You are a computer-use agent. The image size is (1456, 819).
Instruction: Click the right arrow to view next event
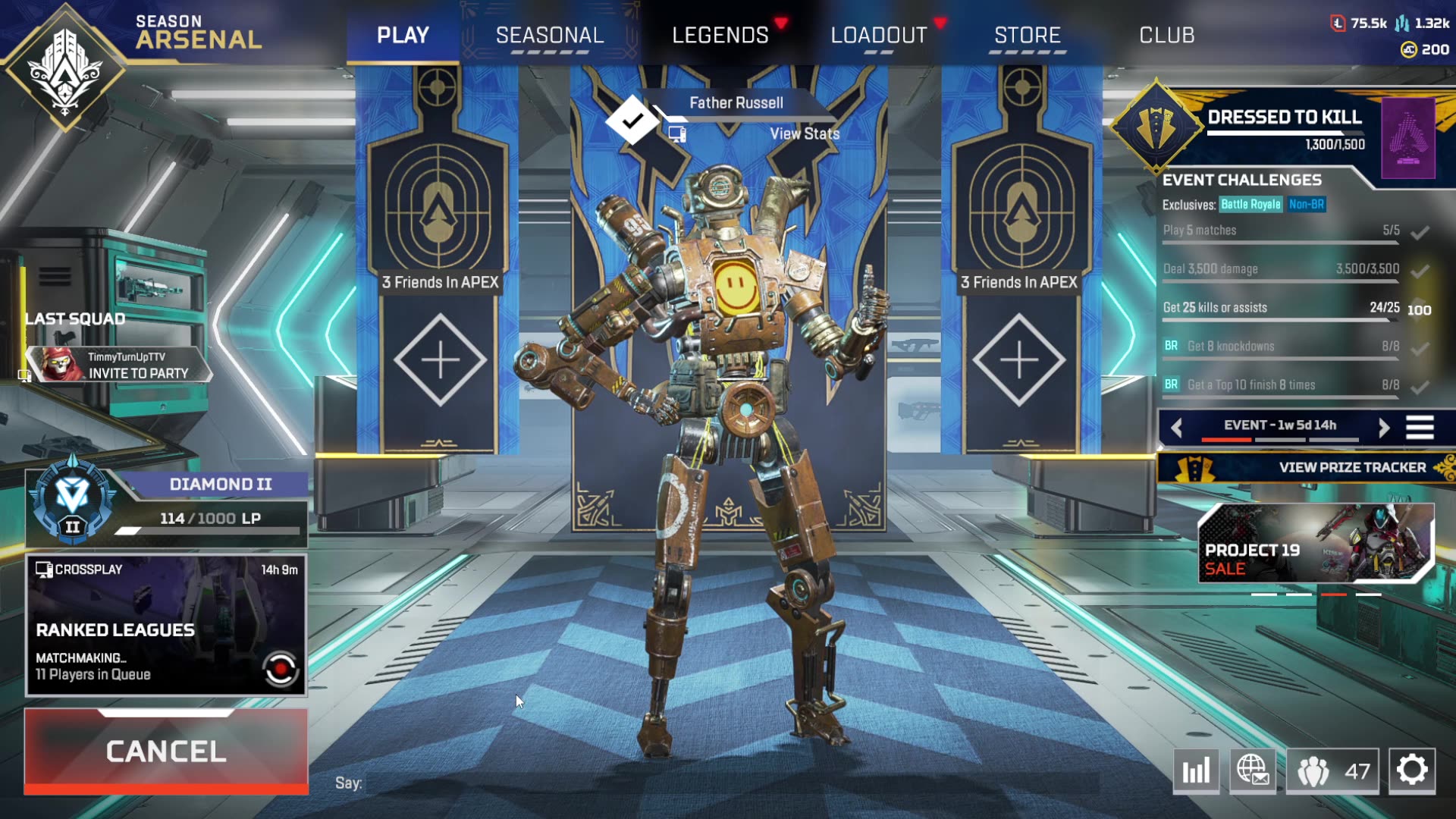pos(1383,426)
